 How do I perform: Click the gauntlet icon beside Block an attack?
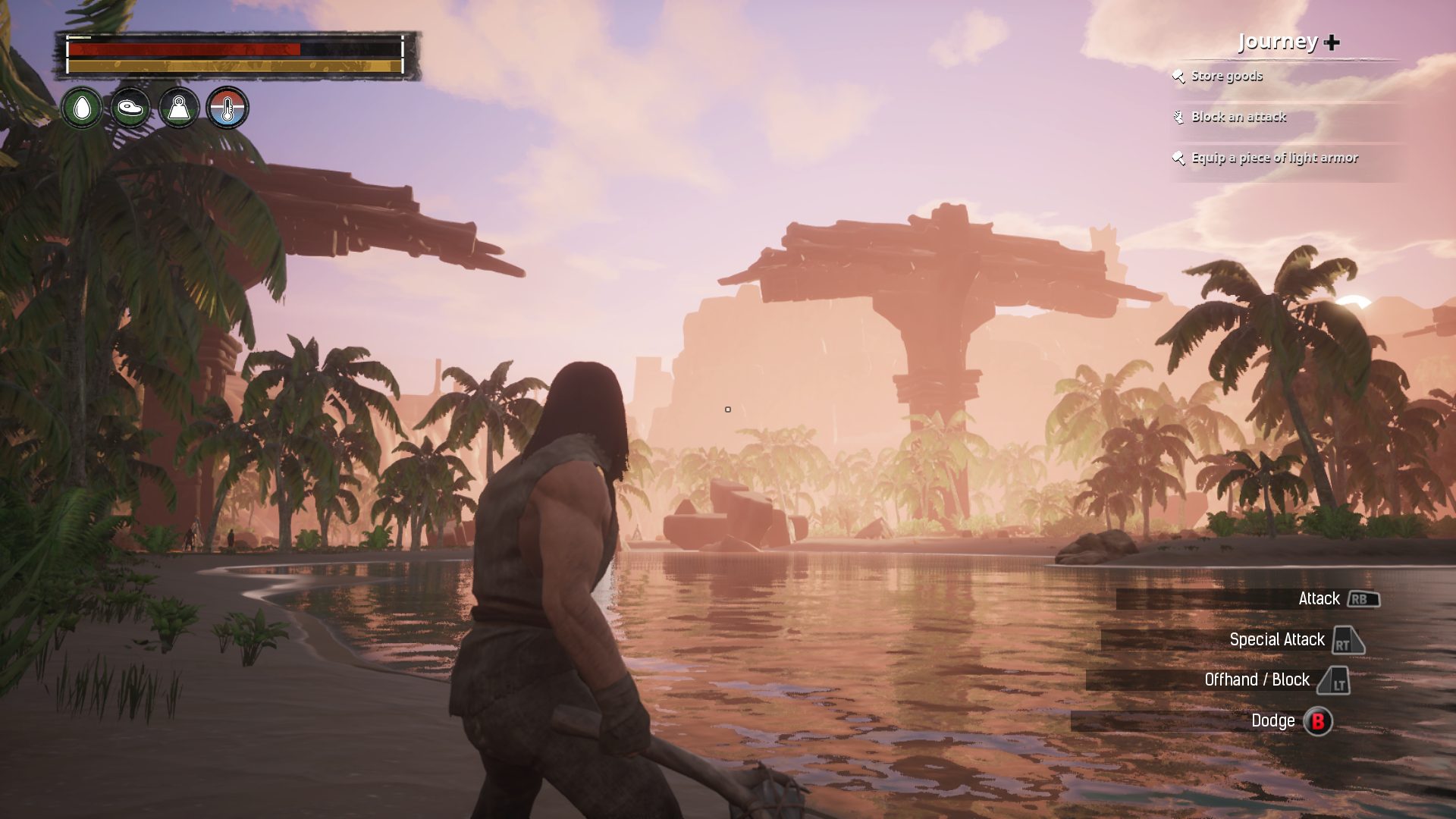1179,118
